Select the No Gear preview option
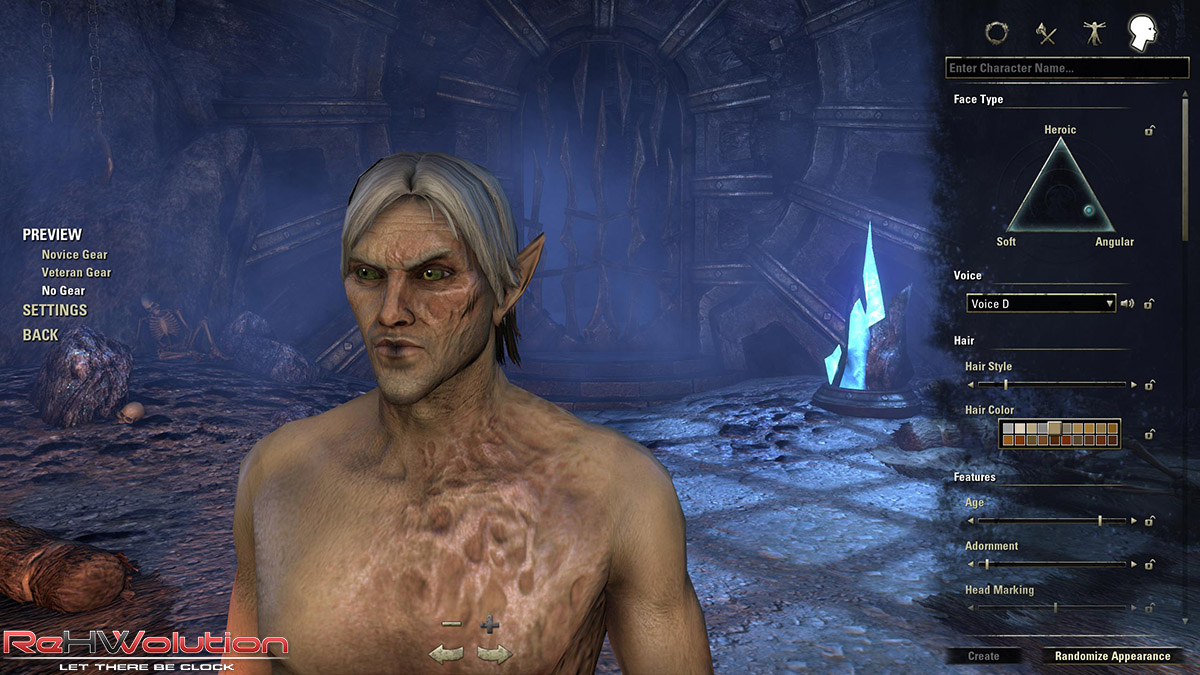 63,291
